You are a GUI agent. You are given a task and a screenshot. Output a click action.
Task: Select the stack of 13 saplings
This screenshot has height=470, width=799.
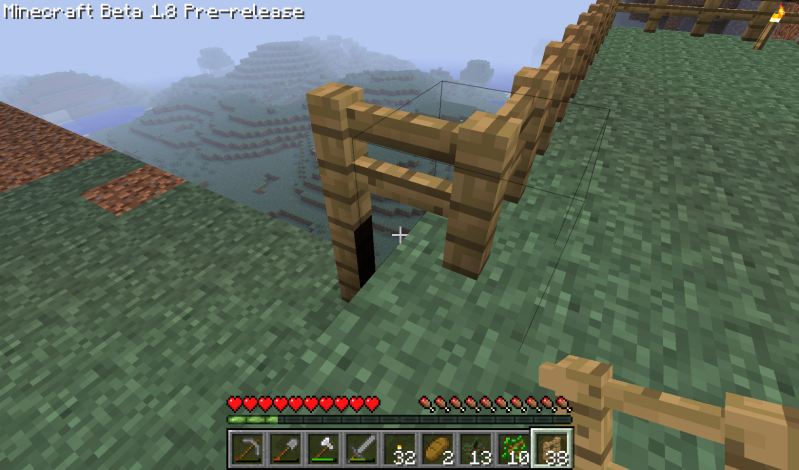coord(475,449)
